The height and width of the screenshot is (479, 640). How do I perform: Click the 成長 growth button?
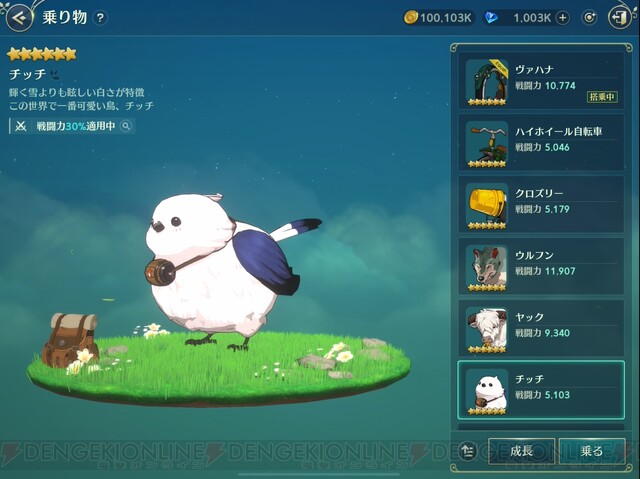[521, 451]
